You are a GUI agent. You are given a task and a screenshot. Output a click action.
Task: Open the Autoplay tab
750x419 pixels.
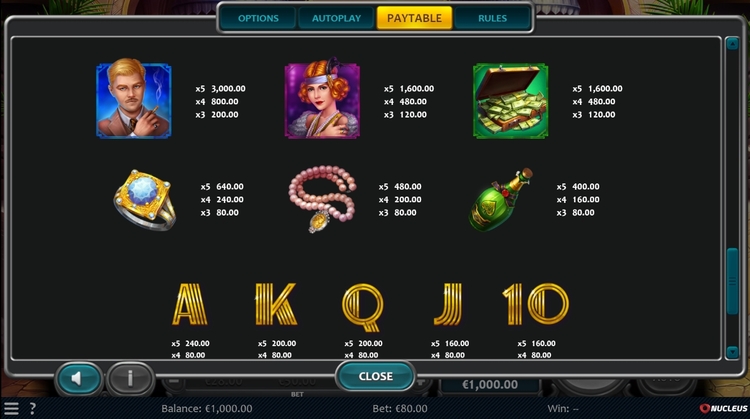336,18
